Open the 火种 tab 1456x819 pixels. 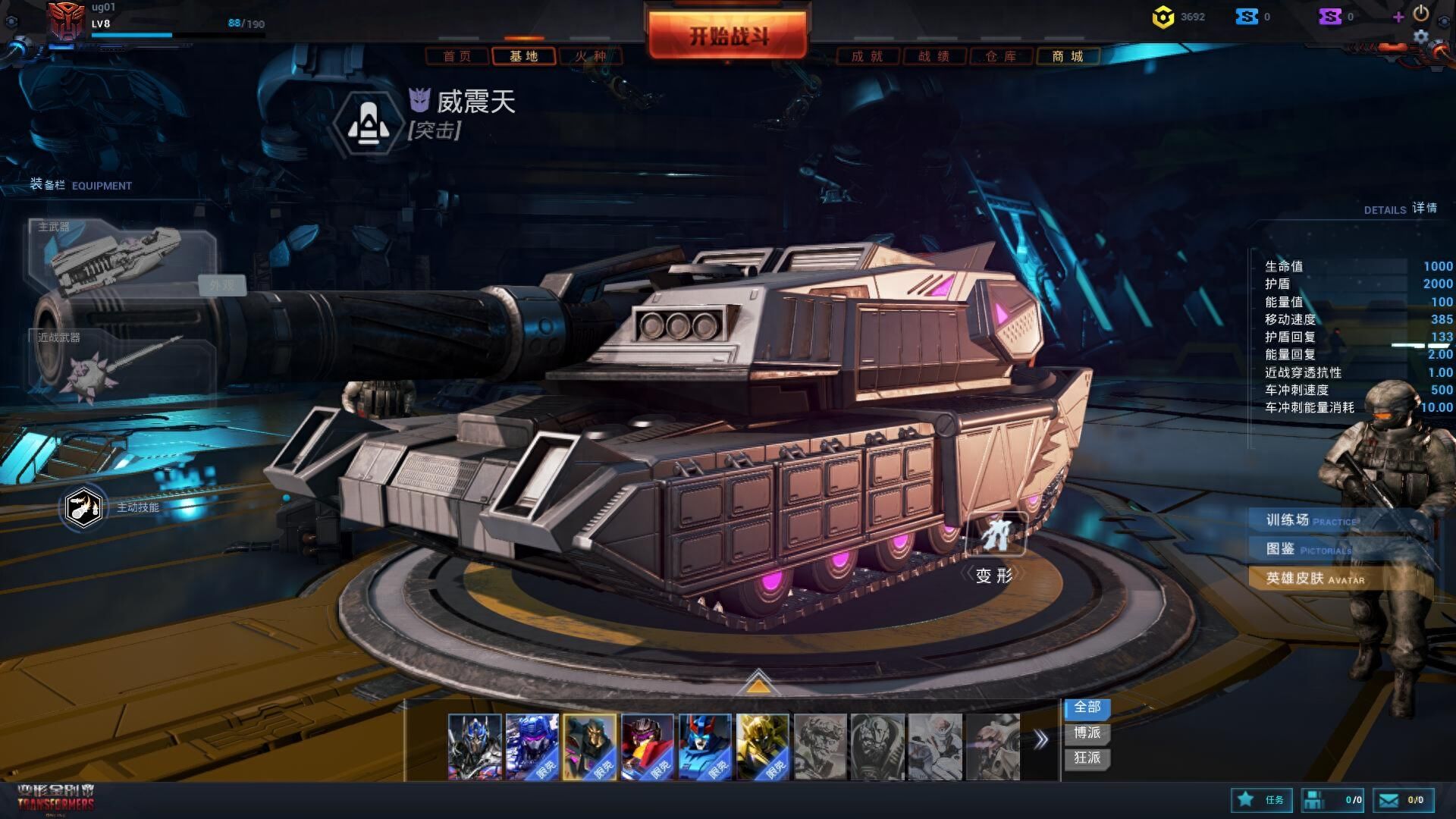(x=591, y=56)
